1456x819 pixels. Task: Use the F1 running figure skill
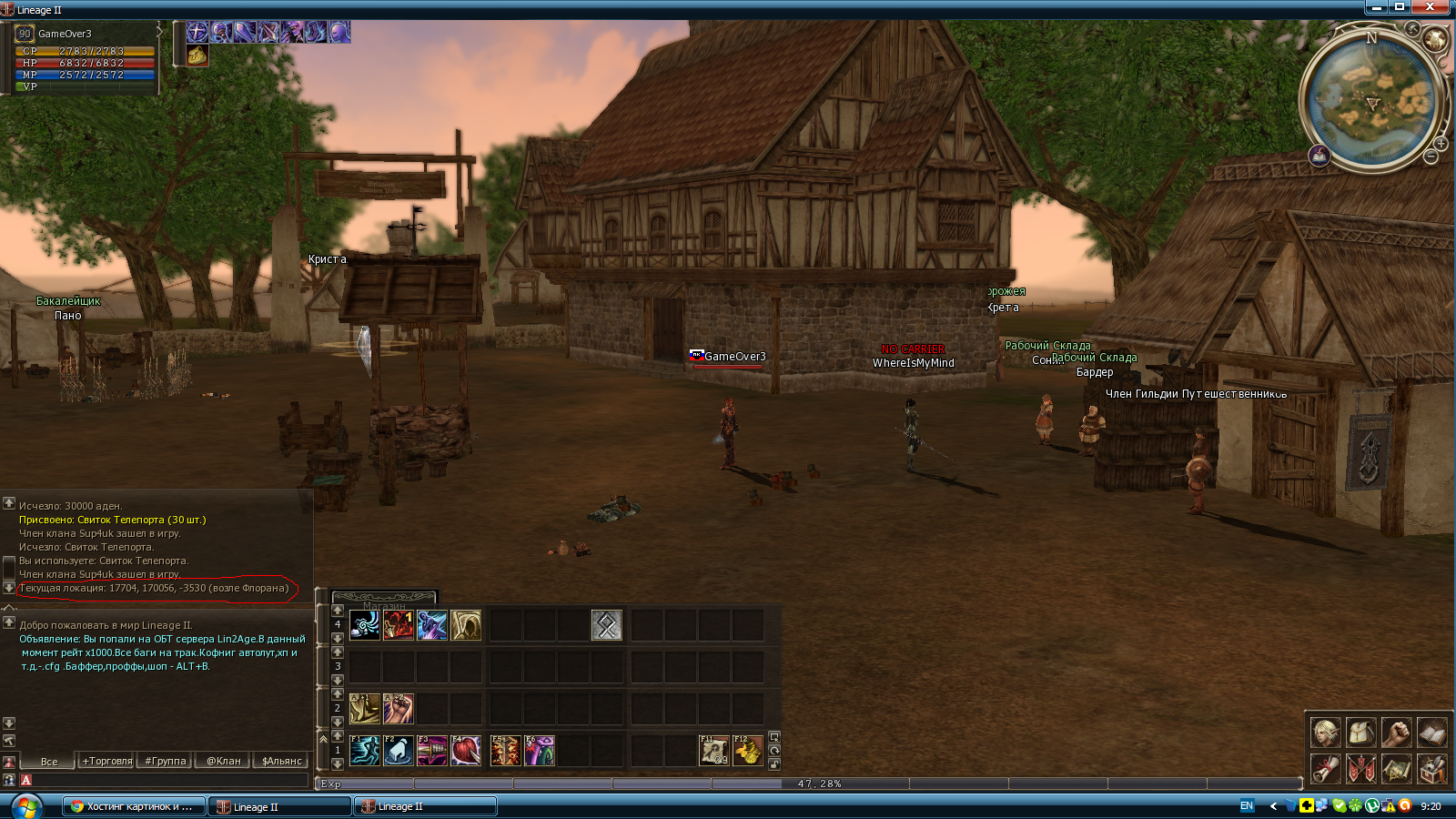coord(364,751)
